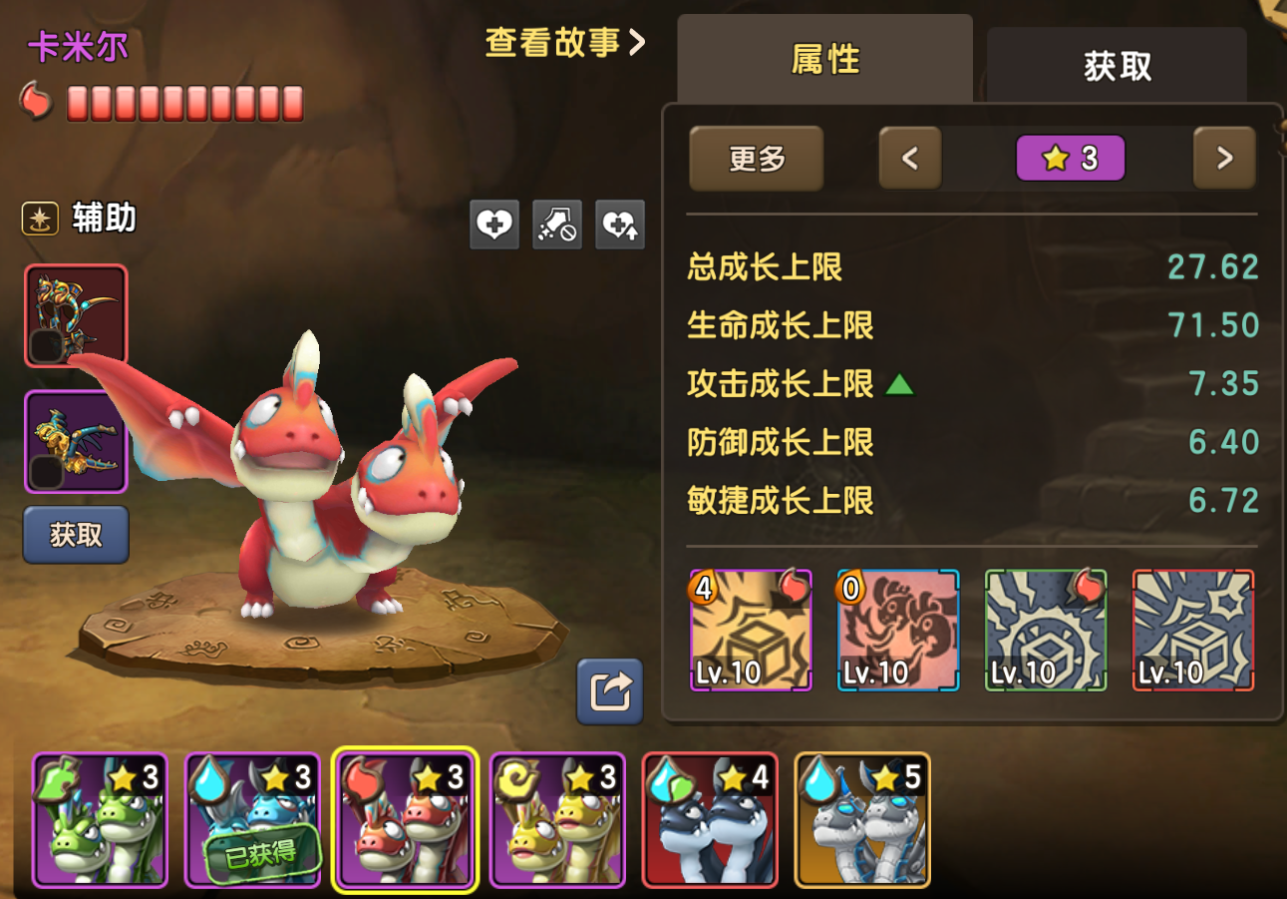Select the red two-headed dragon thumbnail
Viewport: 1287px width, 899px height.
405,820
